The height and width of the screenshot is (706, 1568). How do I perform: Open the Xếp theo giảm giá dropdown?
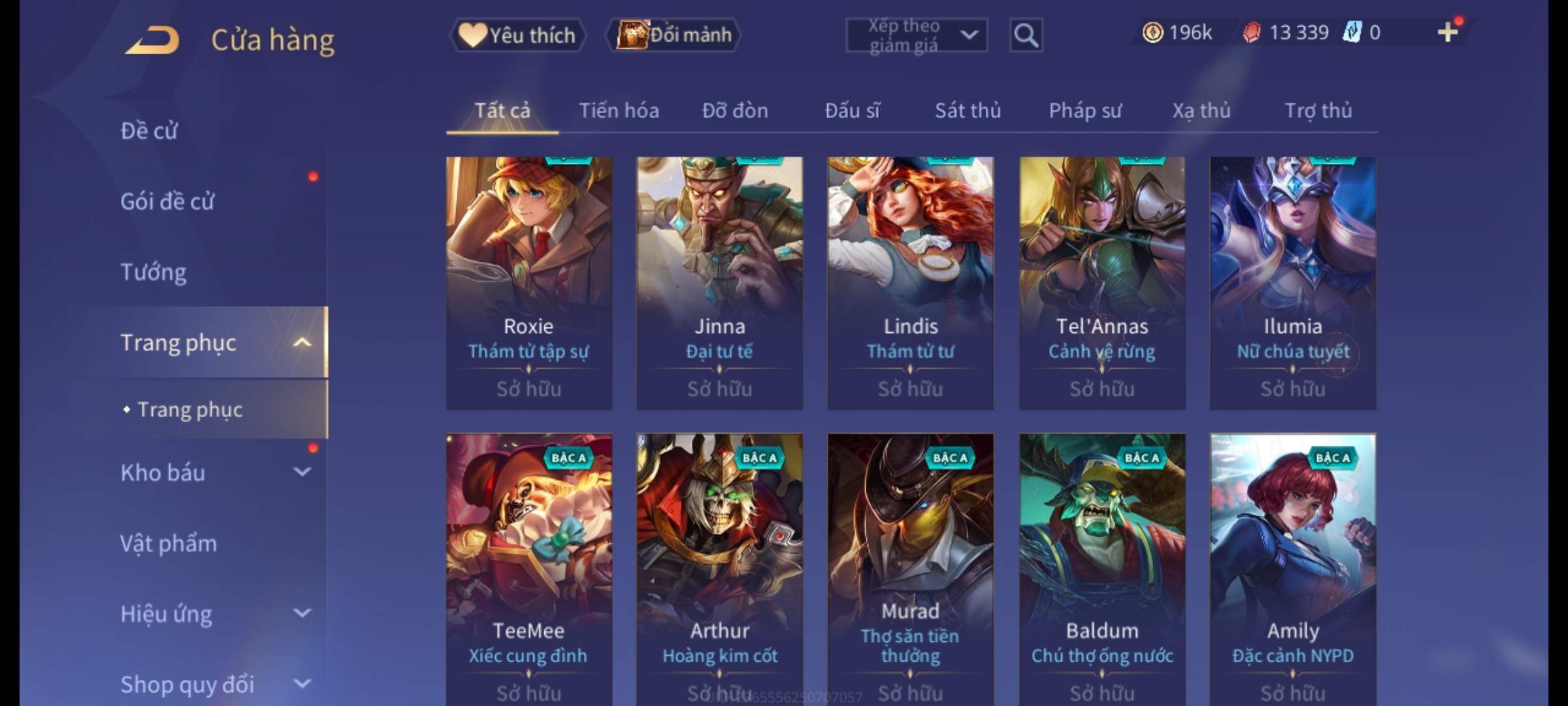point(916,35)
